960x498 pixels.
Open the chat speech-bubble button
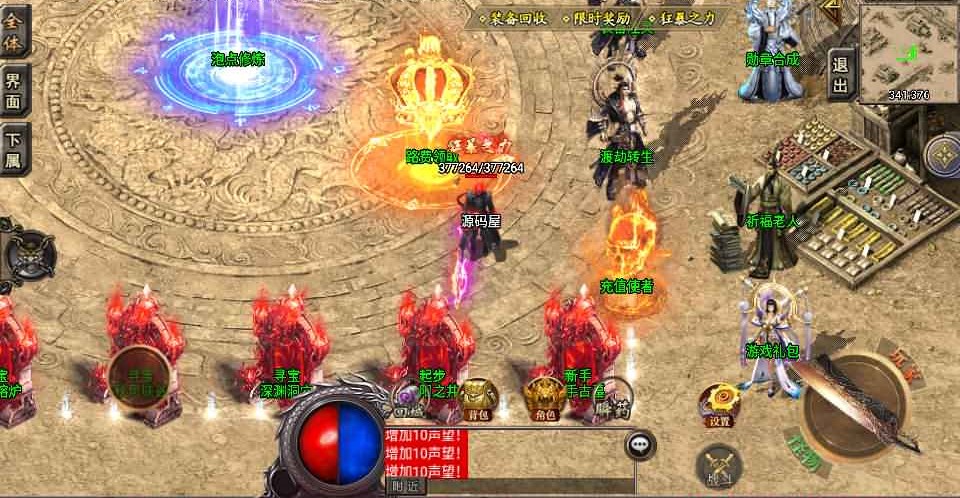pos(640,444)
